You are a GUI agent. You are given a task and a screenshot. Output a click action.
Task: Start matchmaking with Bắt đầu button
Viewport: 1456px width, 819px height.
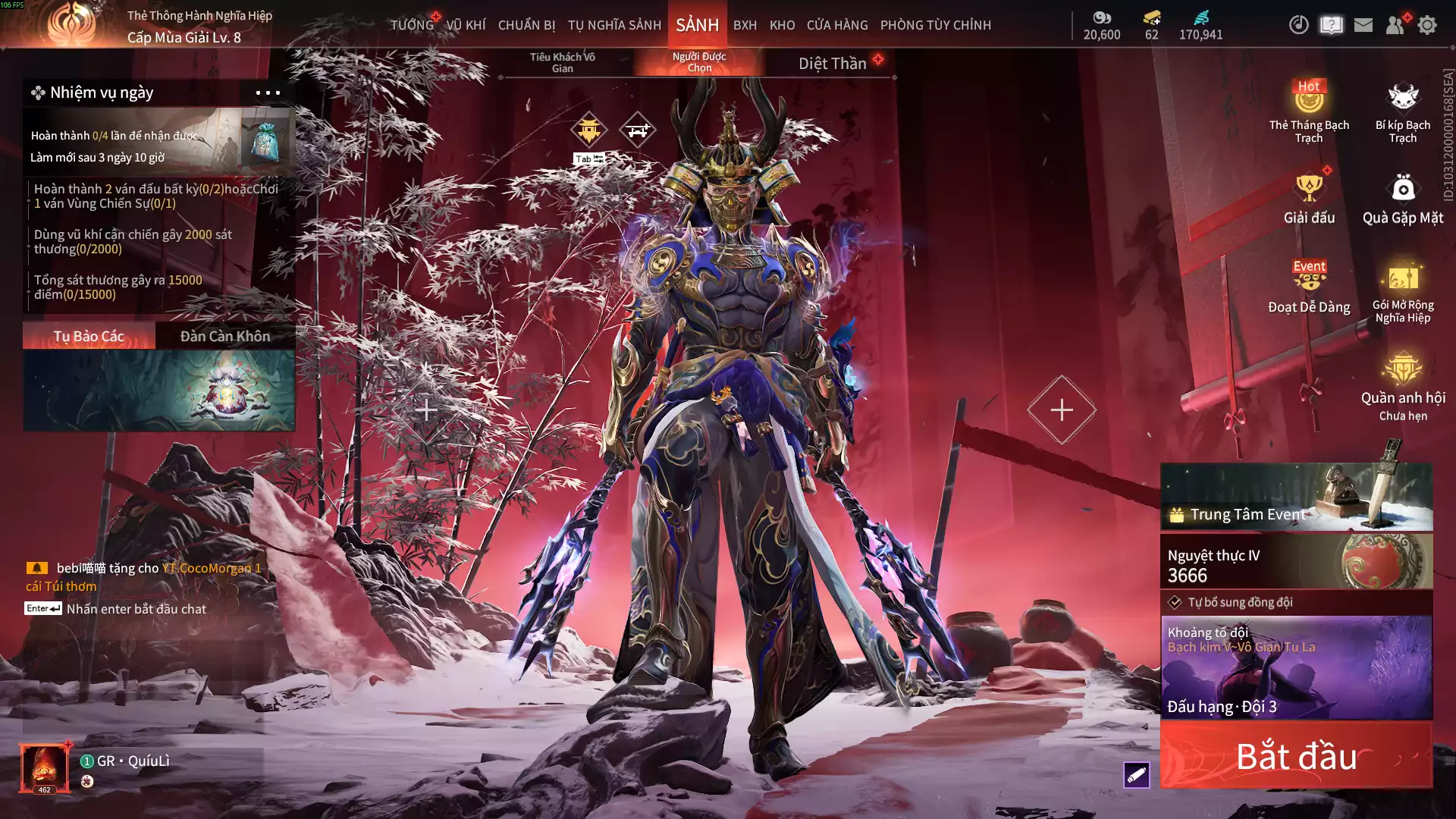[x=1296, y=756]
